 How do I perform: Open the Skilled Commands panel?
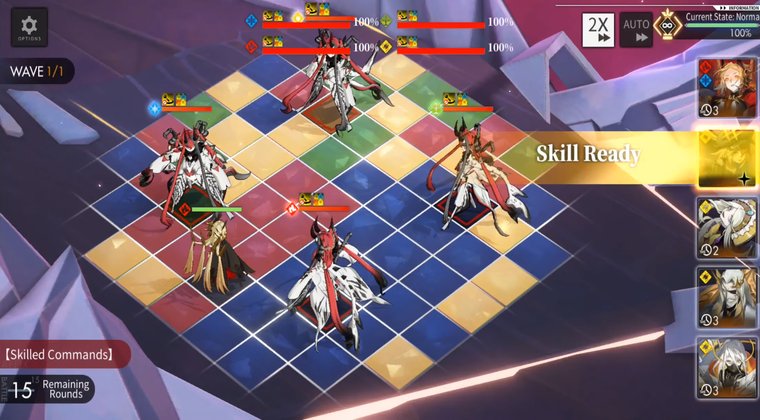(65, 353)
